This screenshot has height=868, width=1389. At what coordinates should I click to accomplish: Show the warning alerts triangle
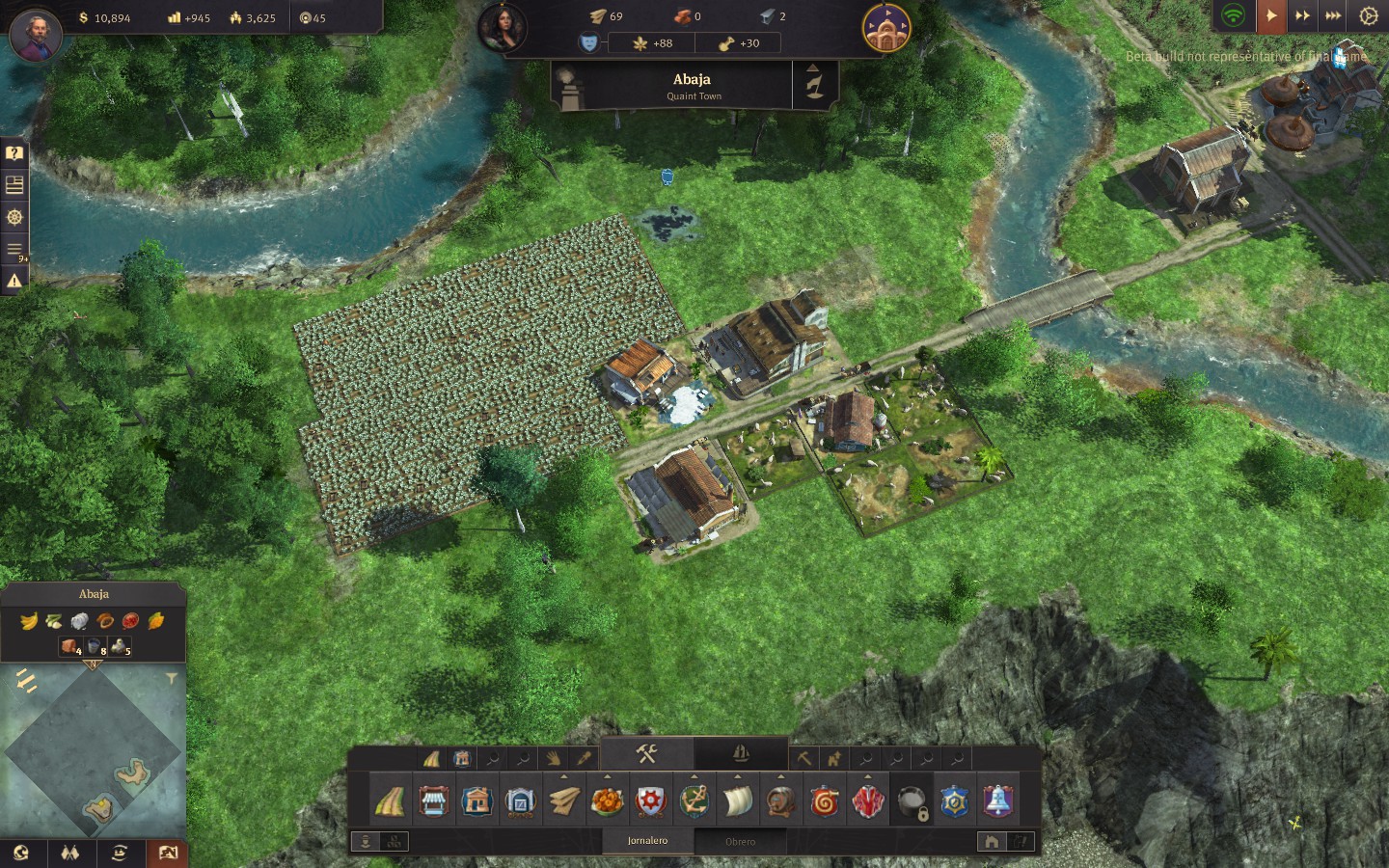14,281
